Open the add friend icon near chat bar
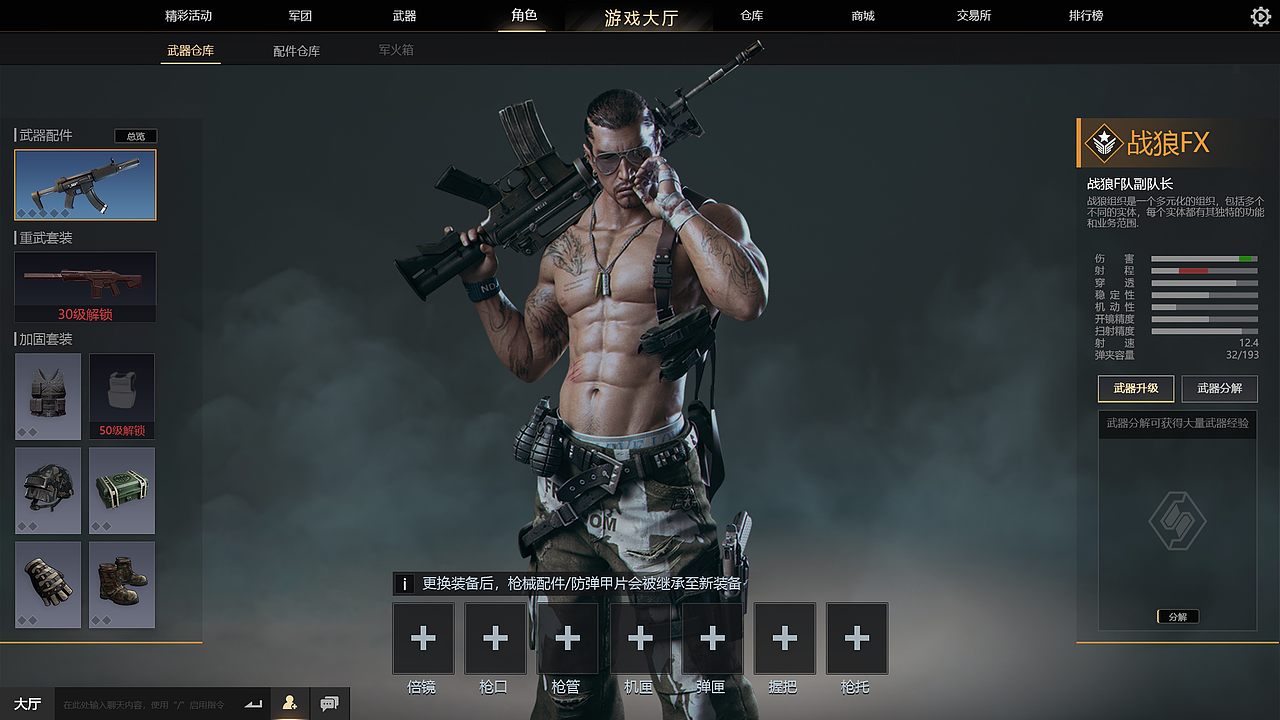 click(x=289, y=703)
